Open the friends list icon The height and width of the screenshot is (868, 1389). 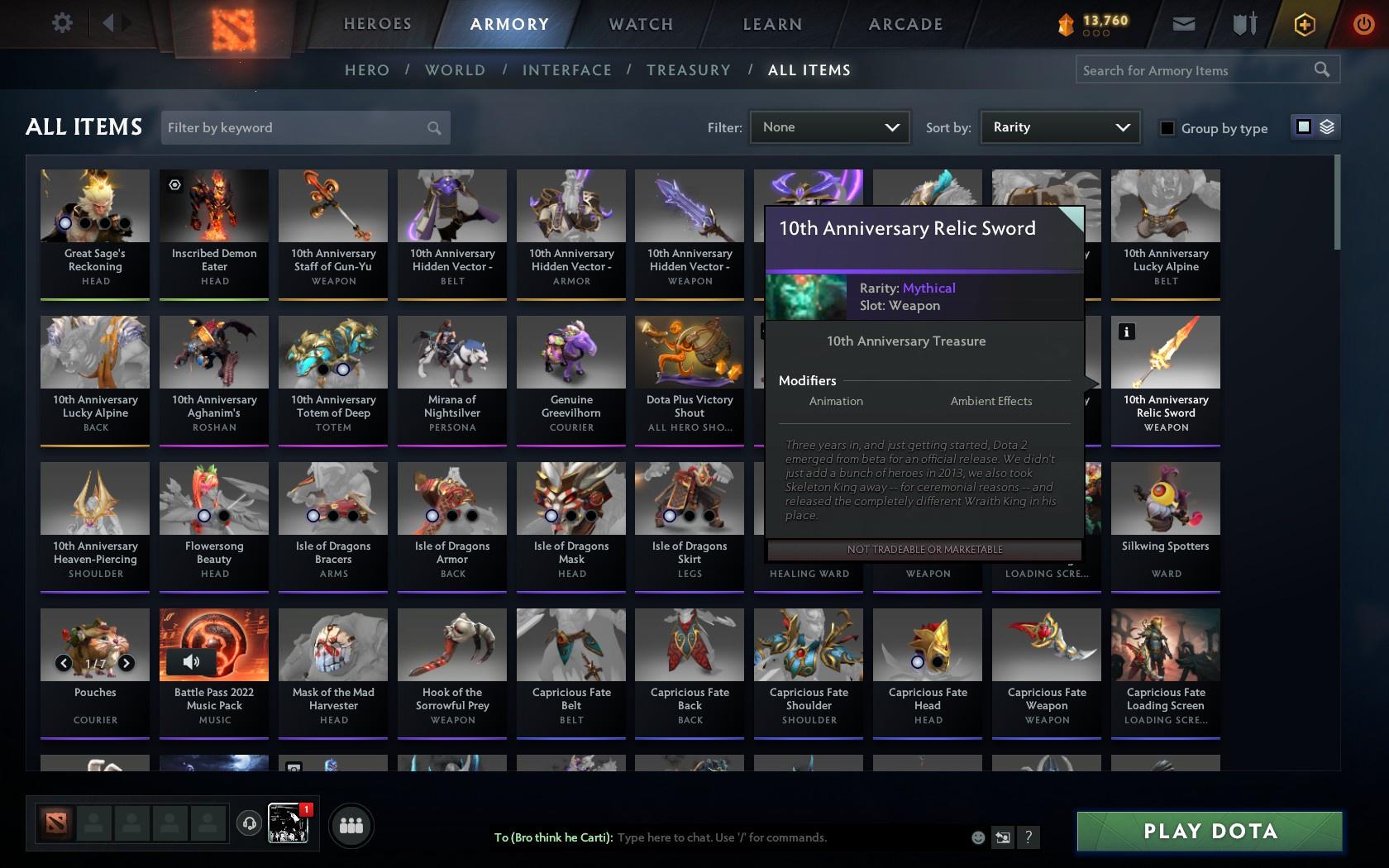coord(351,824)
